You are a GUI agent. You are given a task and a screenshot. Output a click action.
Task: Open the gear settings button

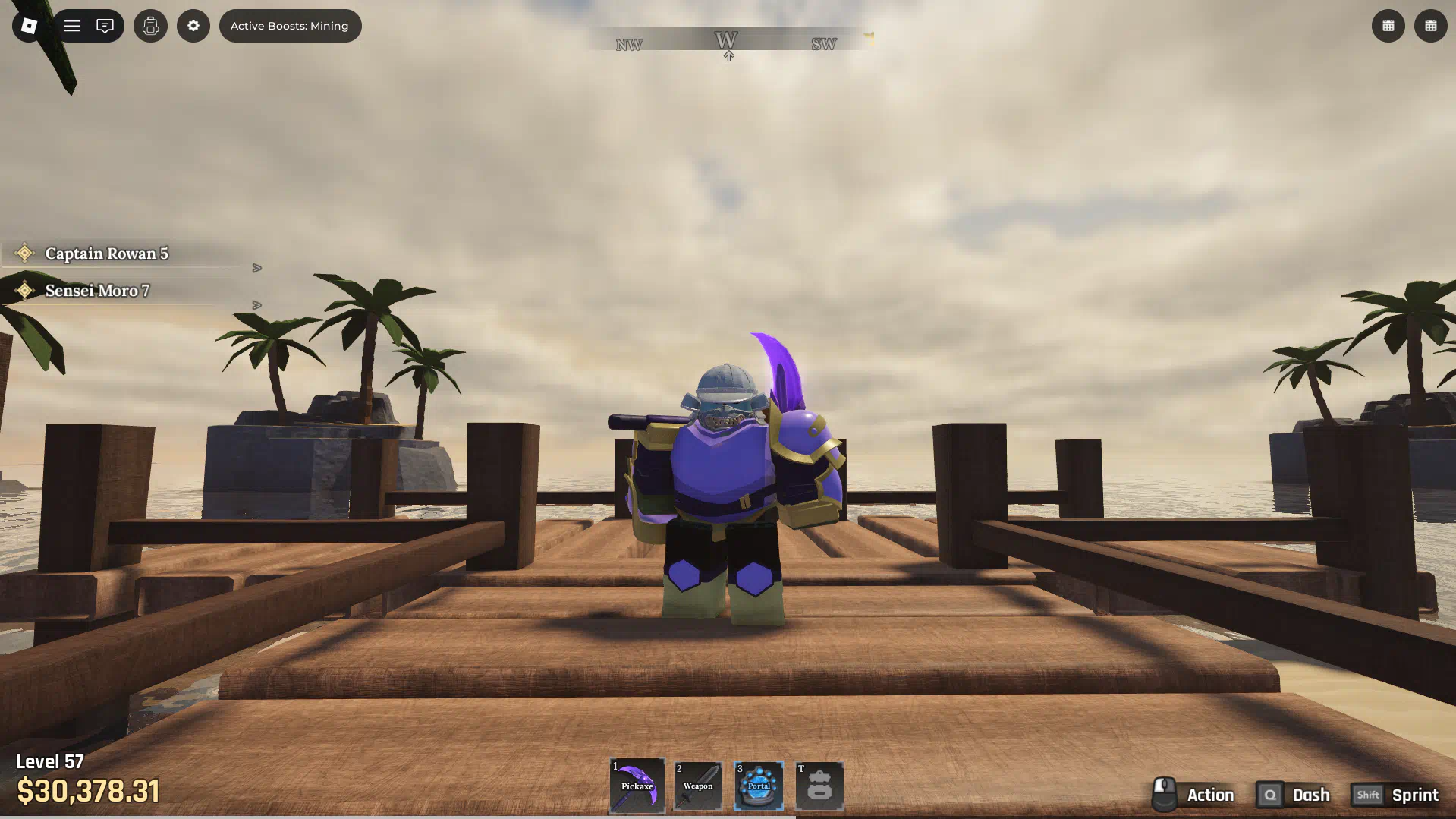[x=193, y=26]
